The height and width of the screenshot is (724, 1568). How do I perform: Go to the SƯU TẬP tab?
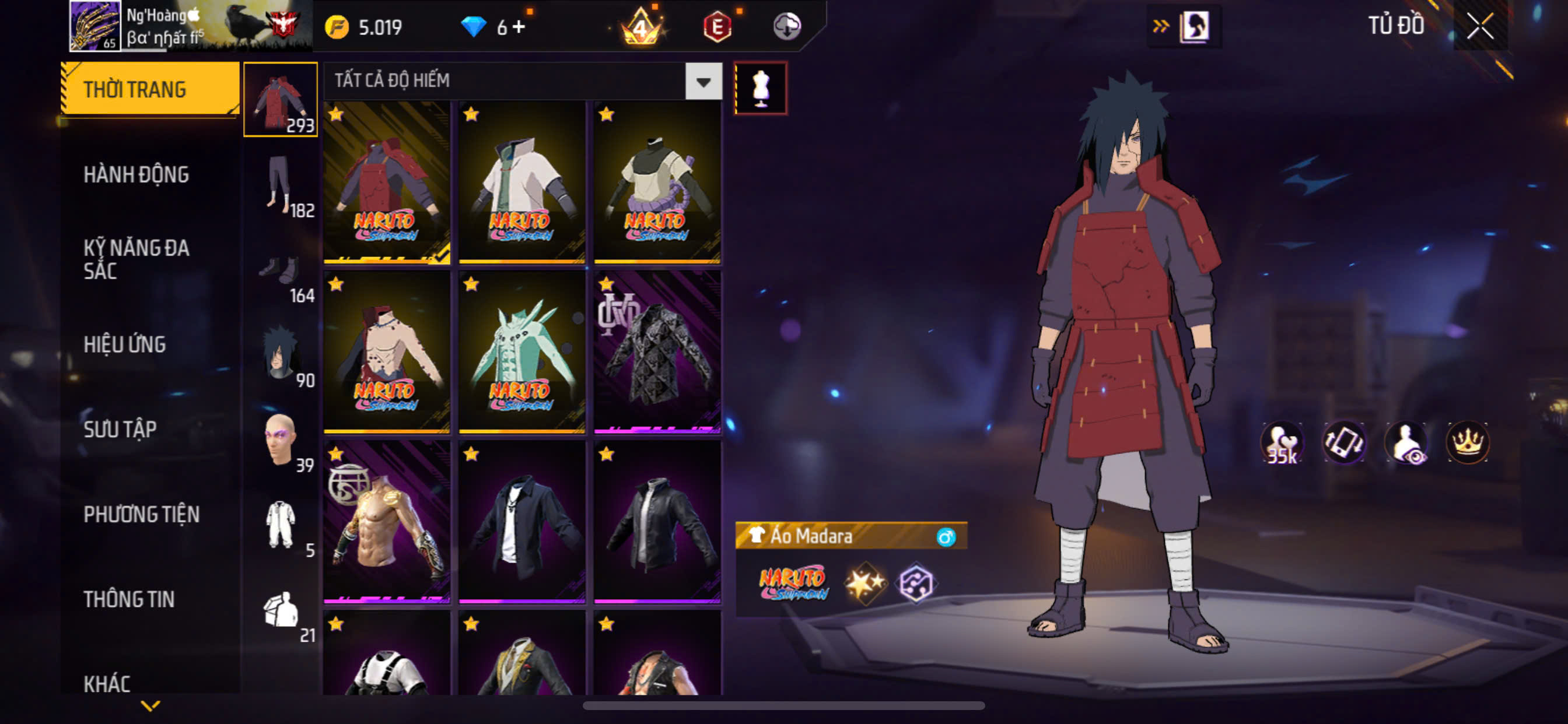click(x=120, y=429)
